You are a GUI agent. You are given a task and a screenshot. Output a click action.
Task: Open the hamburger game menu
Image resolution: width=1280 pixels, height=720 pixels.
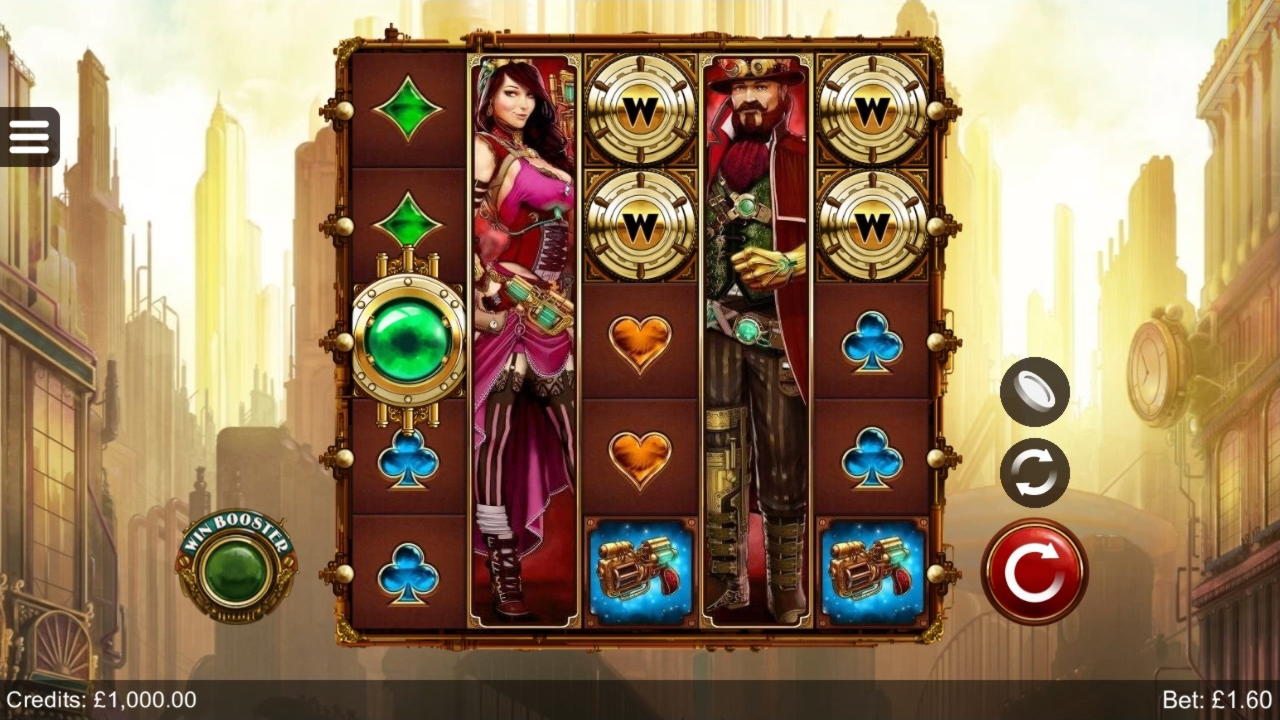[x=30, y=135]
